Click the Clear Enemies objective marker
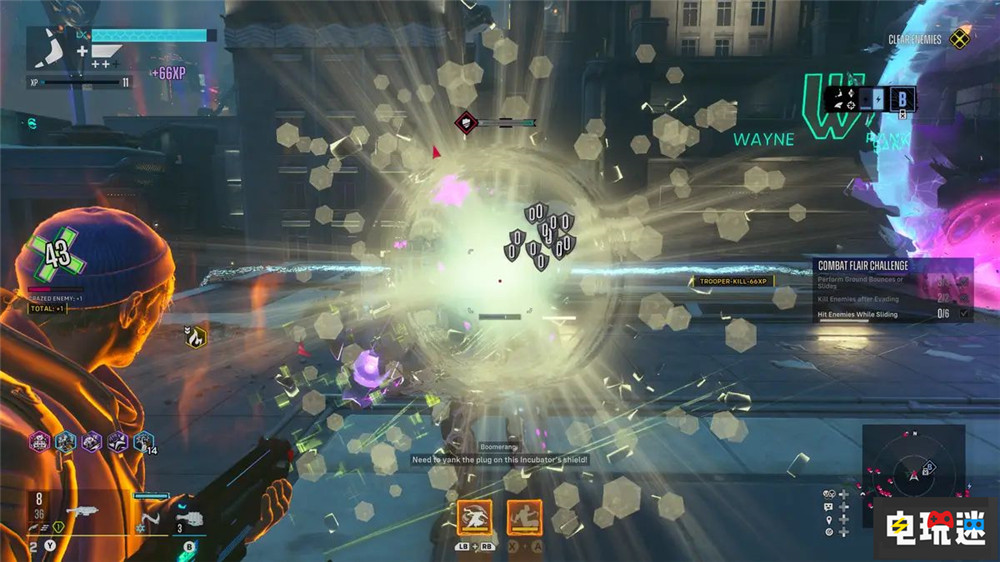The width and height of the screenshot is (1000, 562). [x=959, y=40]
